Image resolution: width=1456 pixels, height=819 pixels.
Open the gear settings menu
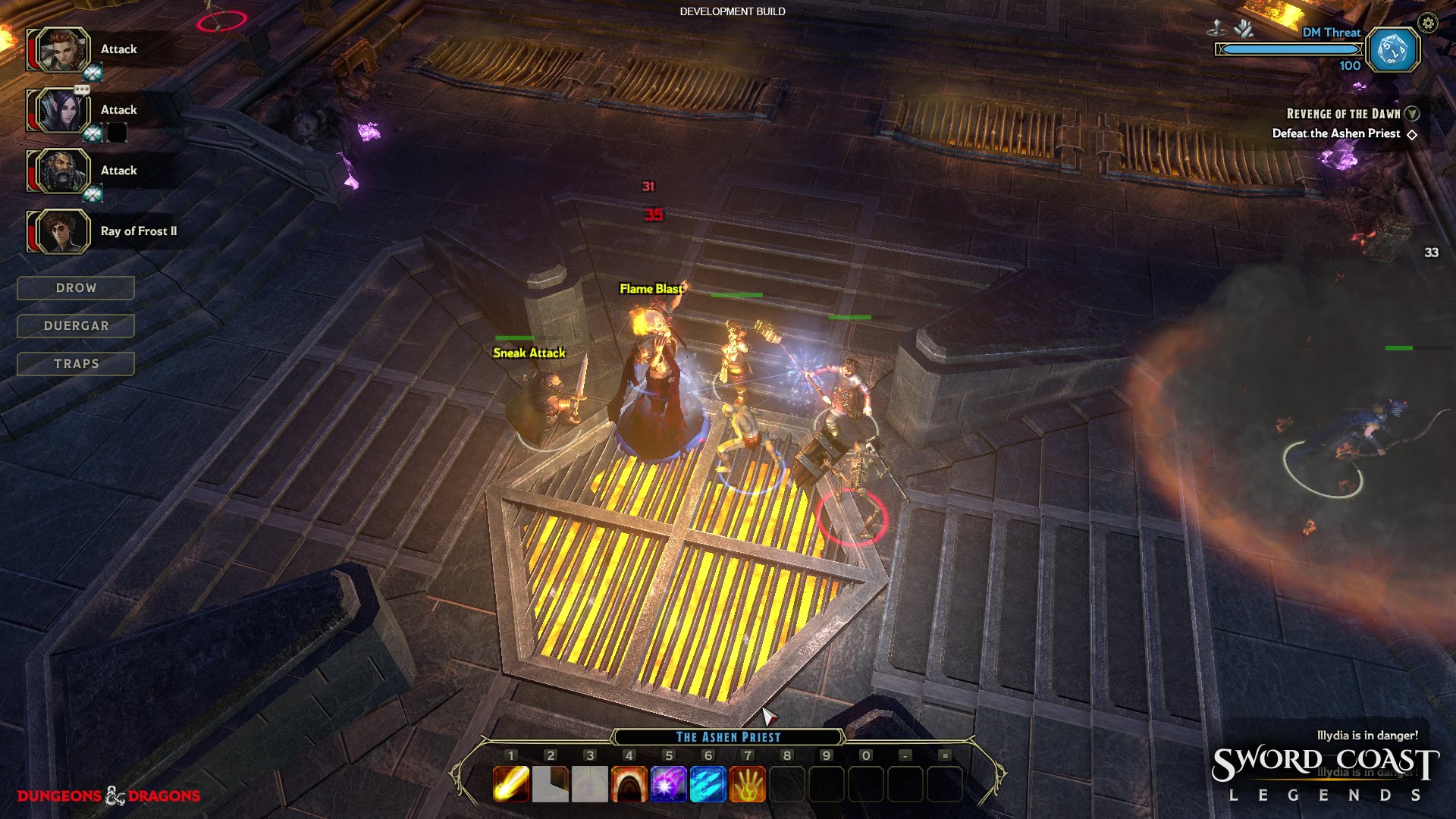(x=1428, y=24)
